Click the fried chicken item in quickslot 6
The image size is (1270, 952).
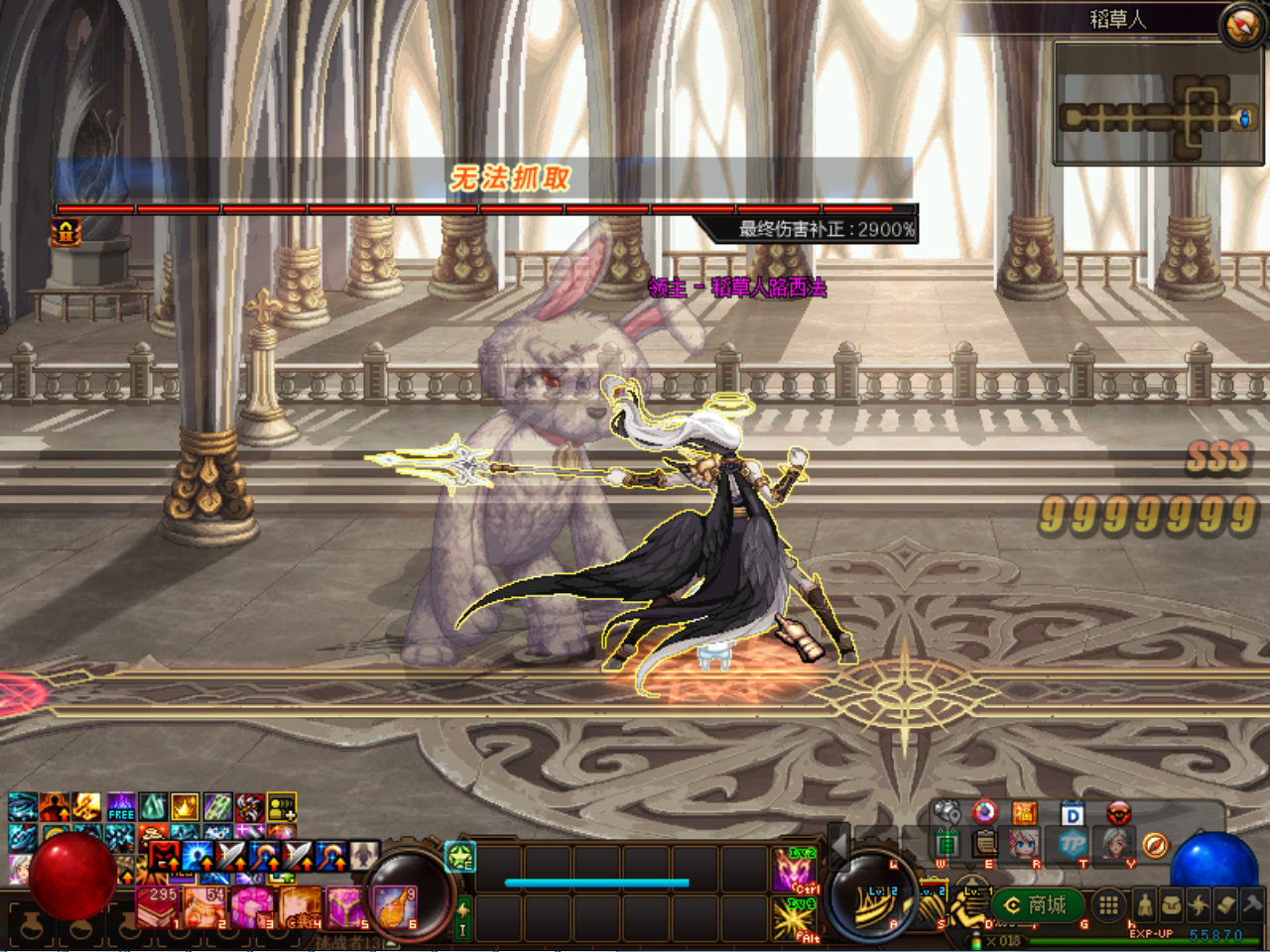pyautogui.click(x=395, y=909)
